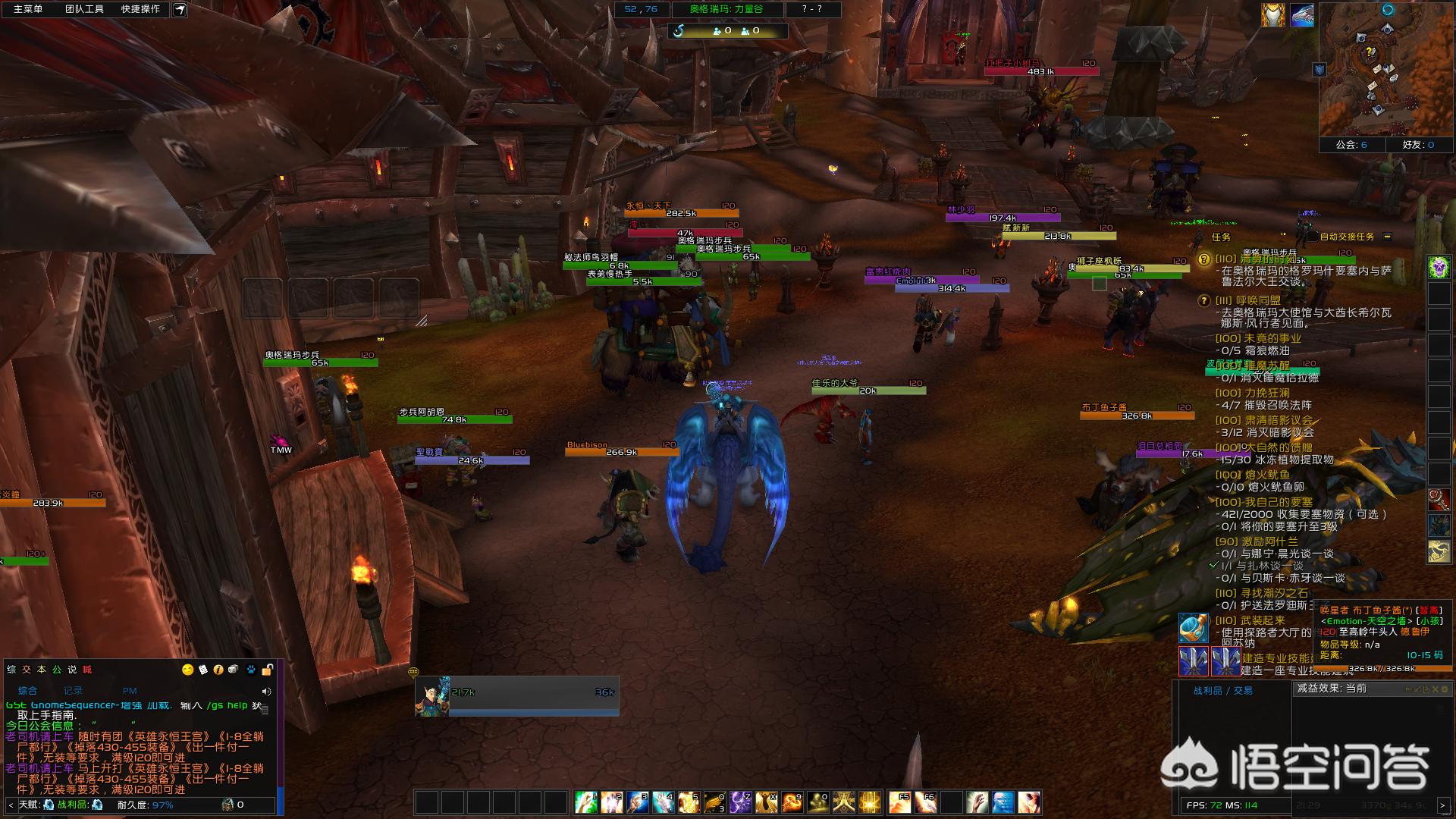Viewport: 1456px width, 819px height.
Task: Use the purple swirl ability on Z
Action: 740,802
